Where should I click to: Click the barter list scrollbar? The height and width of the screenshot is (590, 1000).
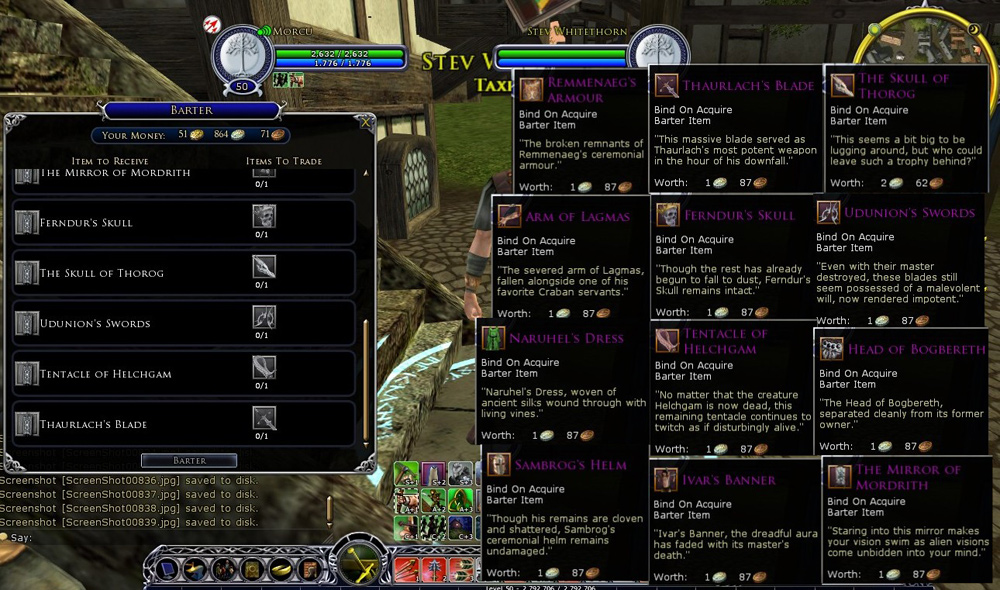click(x=365, y=380)
